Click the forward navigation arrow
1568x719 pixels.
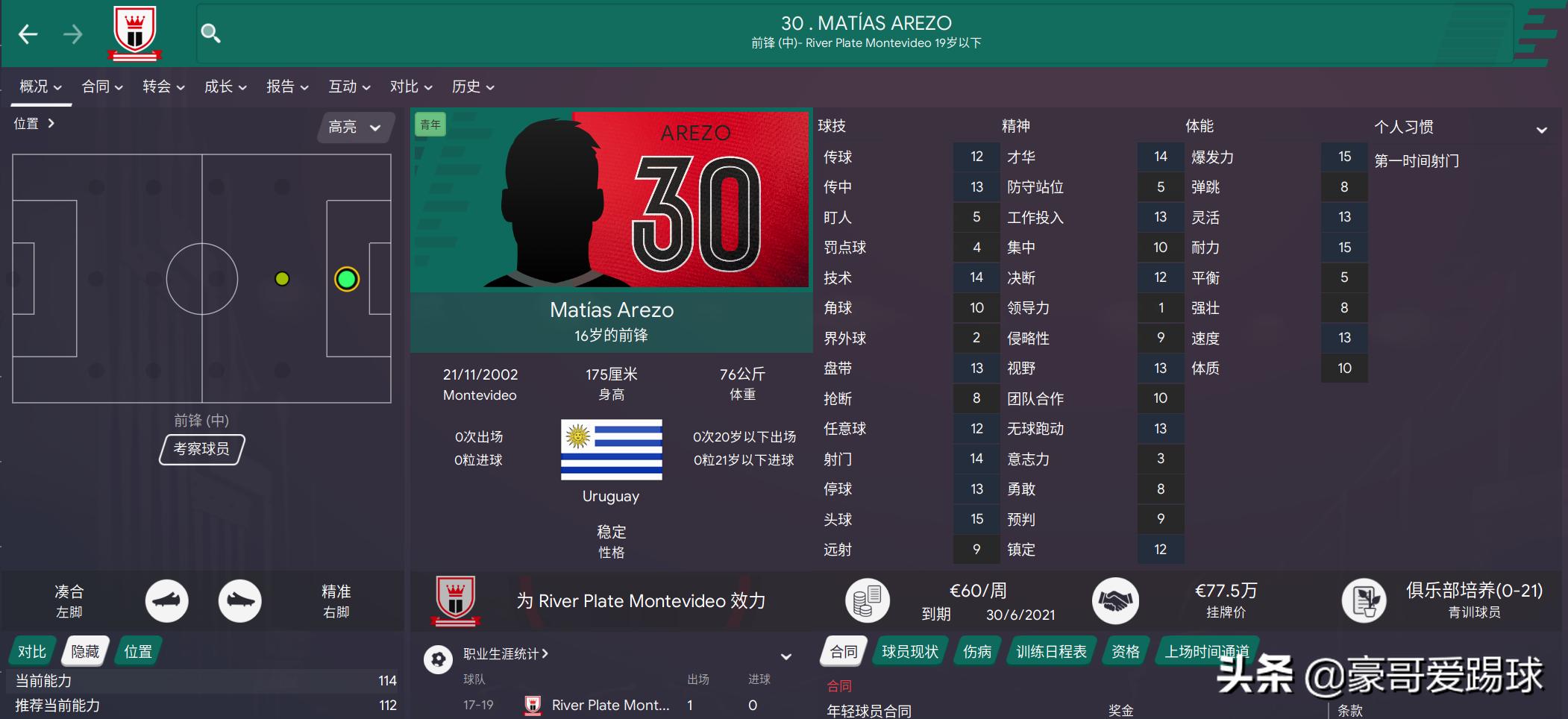click(x=72, y=33)
